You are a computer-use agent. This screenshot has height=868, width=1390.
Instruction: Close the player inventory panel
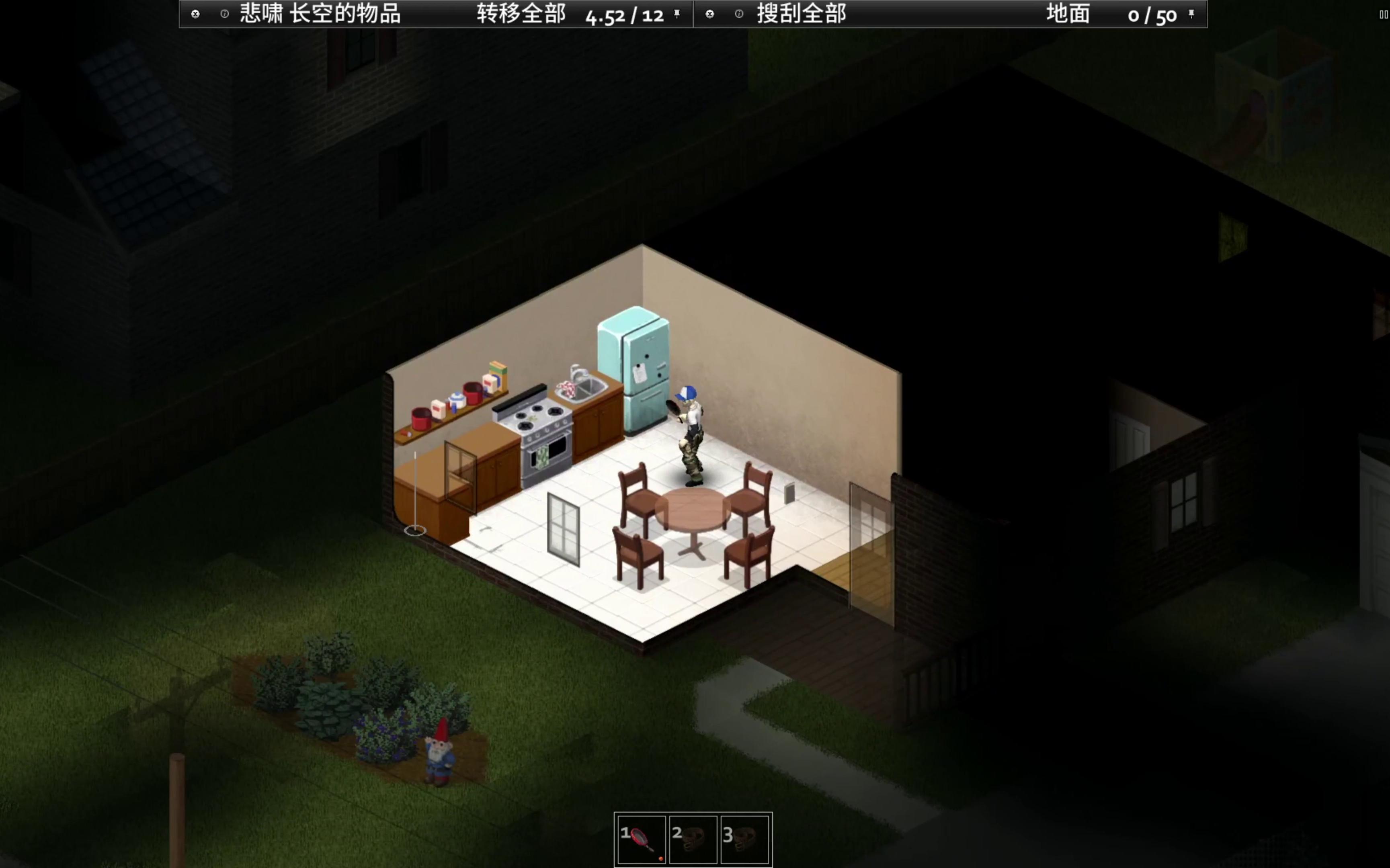click(x=195, y=14)
